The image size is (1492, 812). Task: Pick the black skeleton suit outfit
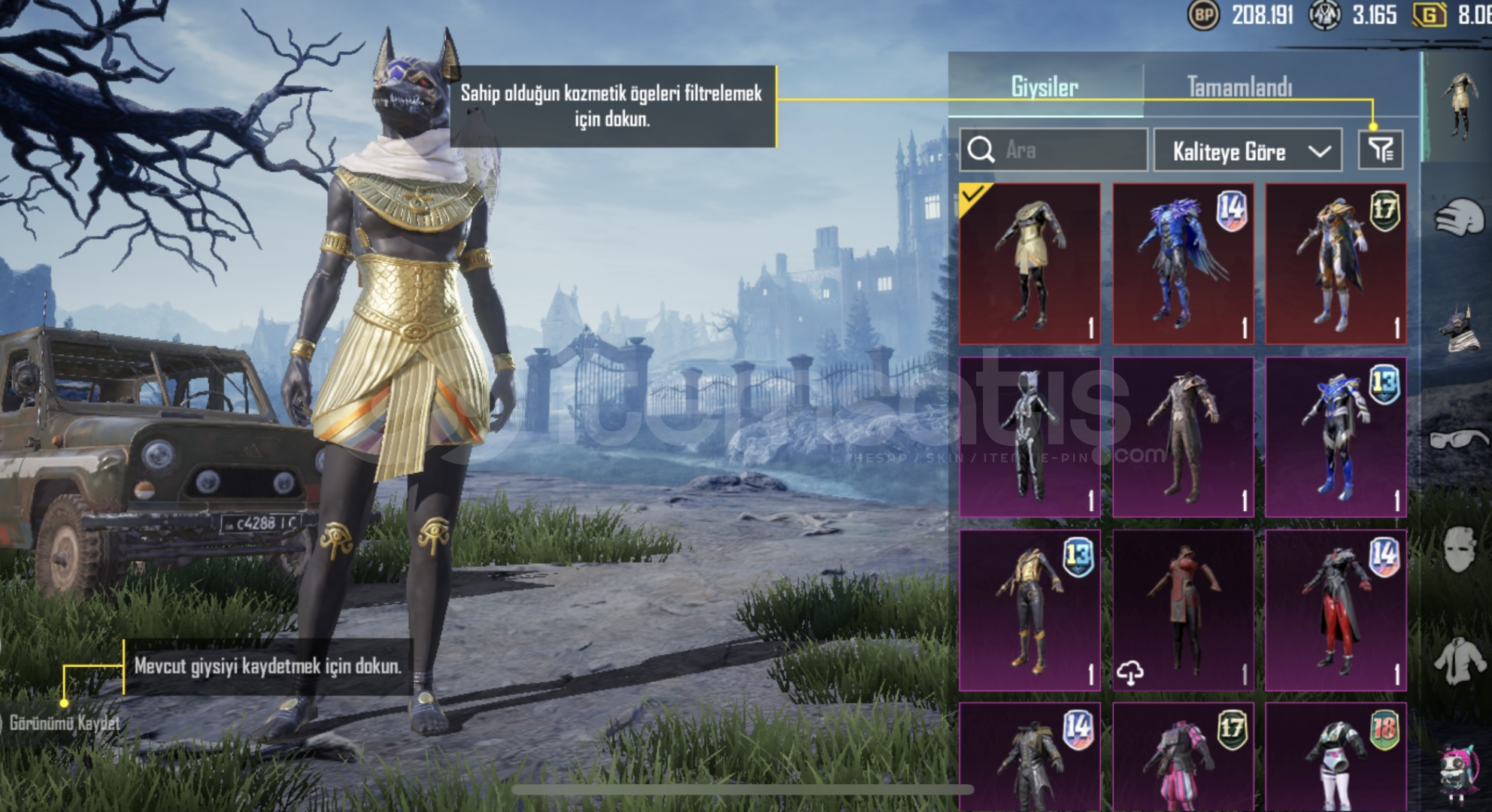(x=1030, y=437)
